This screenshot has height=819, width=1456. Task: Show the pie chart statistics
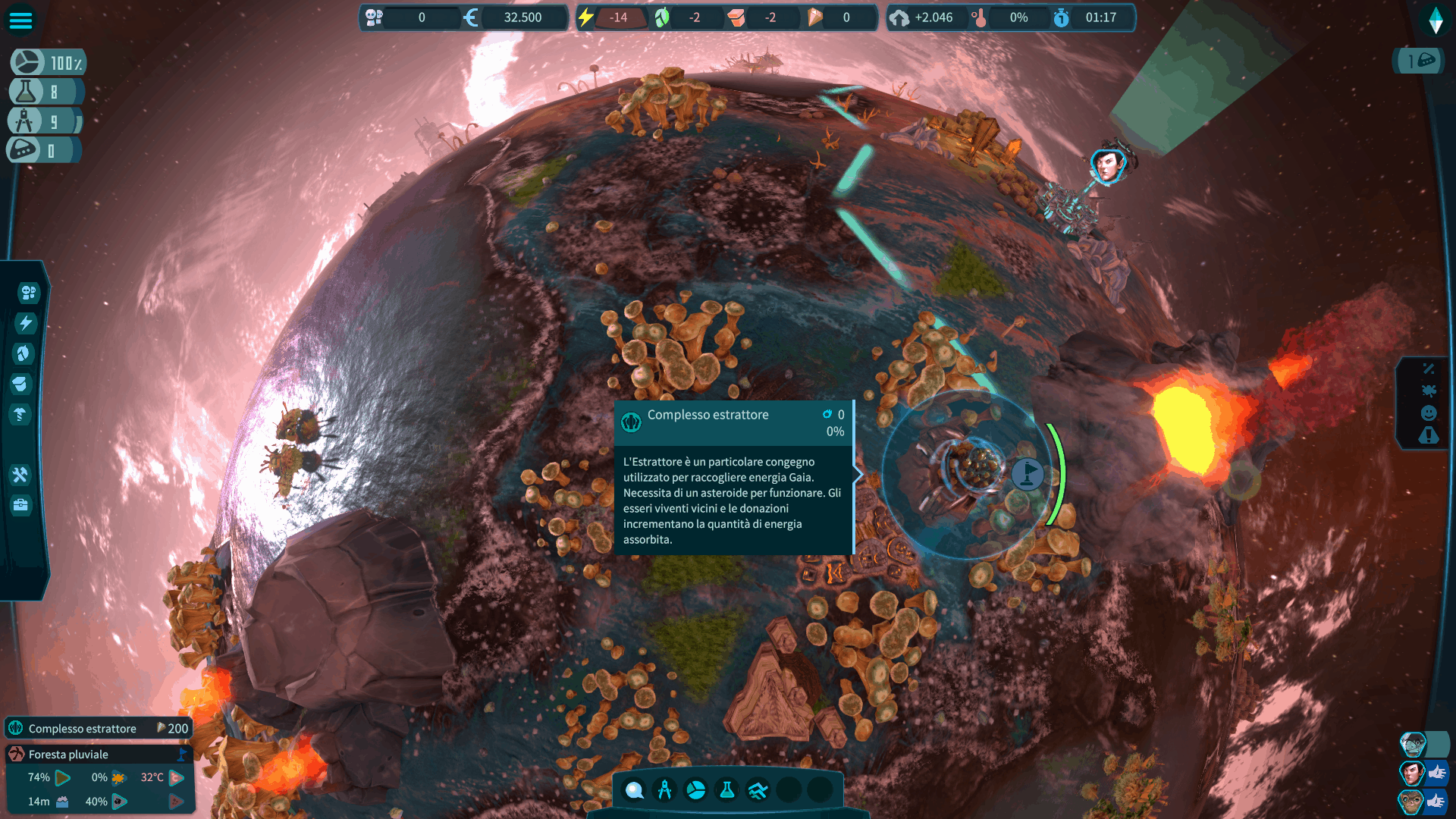(695, 790)
